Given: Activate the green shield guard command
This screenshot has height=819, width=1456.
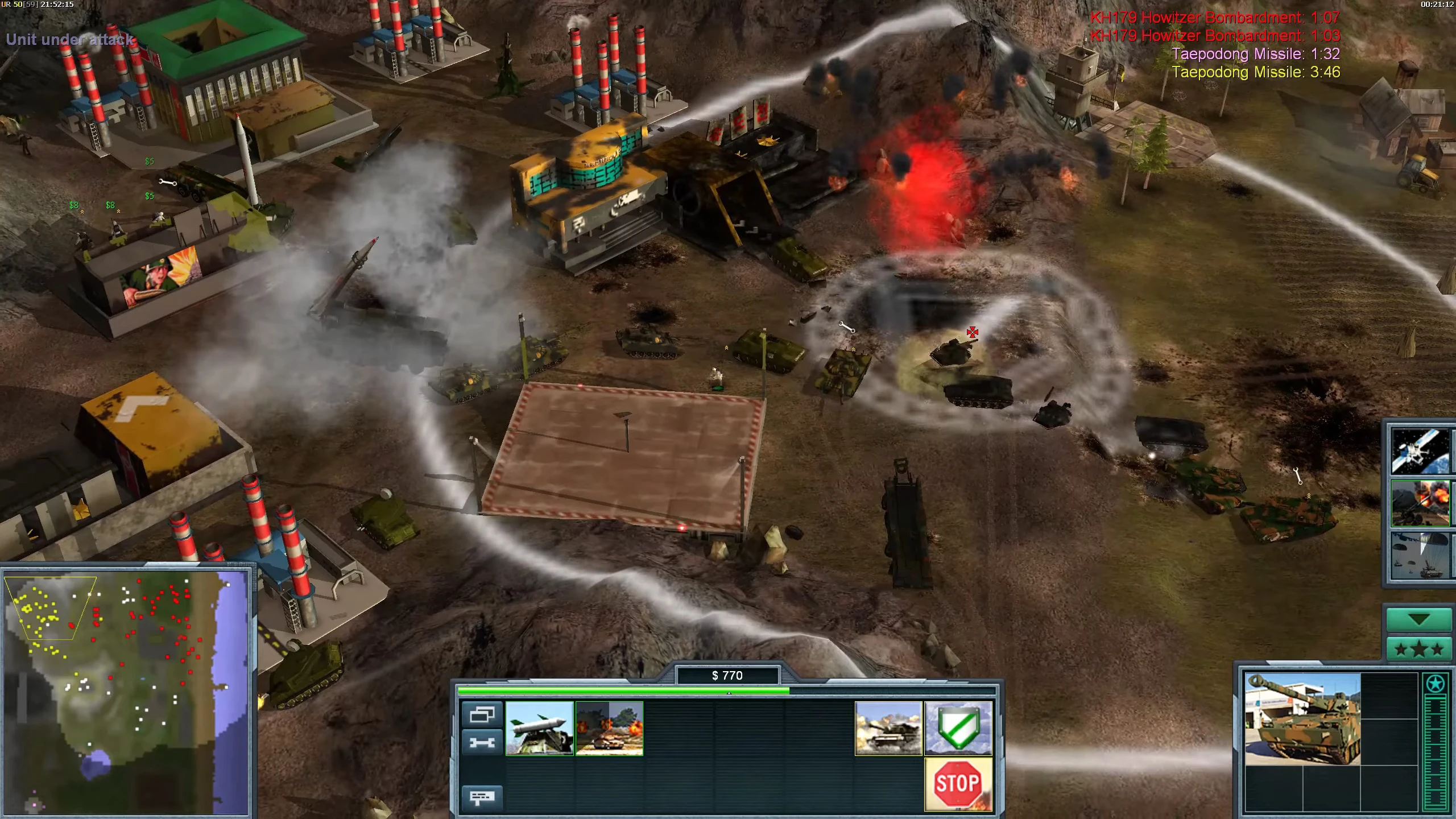Looking at the screenshot, I should point(958,728).
